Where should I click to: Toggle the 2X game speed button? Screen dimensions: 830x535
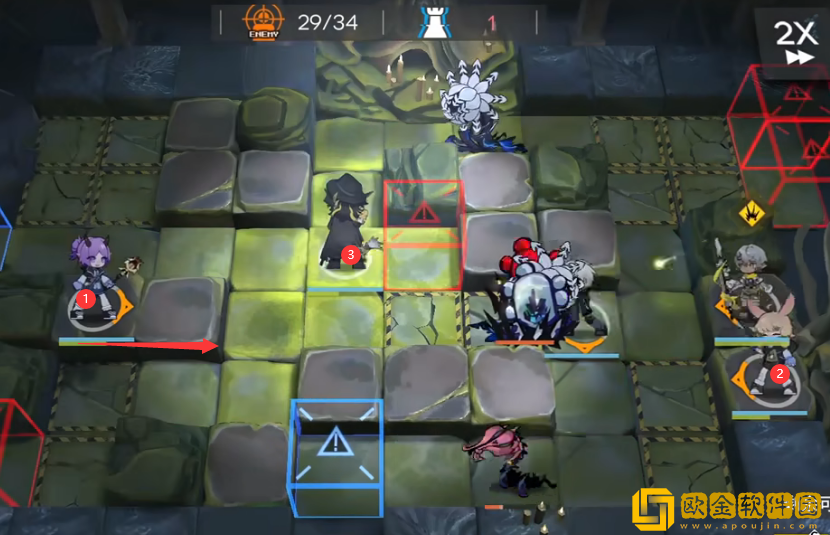point(797,43)
